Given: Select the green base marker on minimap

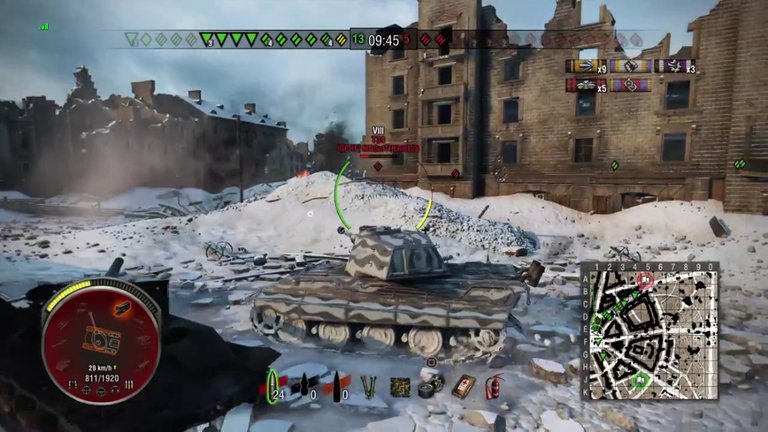Looking at the screenshot, I should click(x=639, y=379).
